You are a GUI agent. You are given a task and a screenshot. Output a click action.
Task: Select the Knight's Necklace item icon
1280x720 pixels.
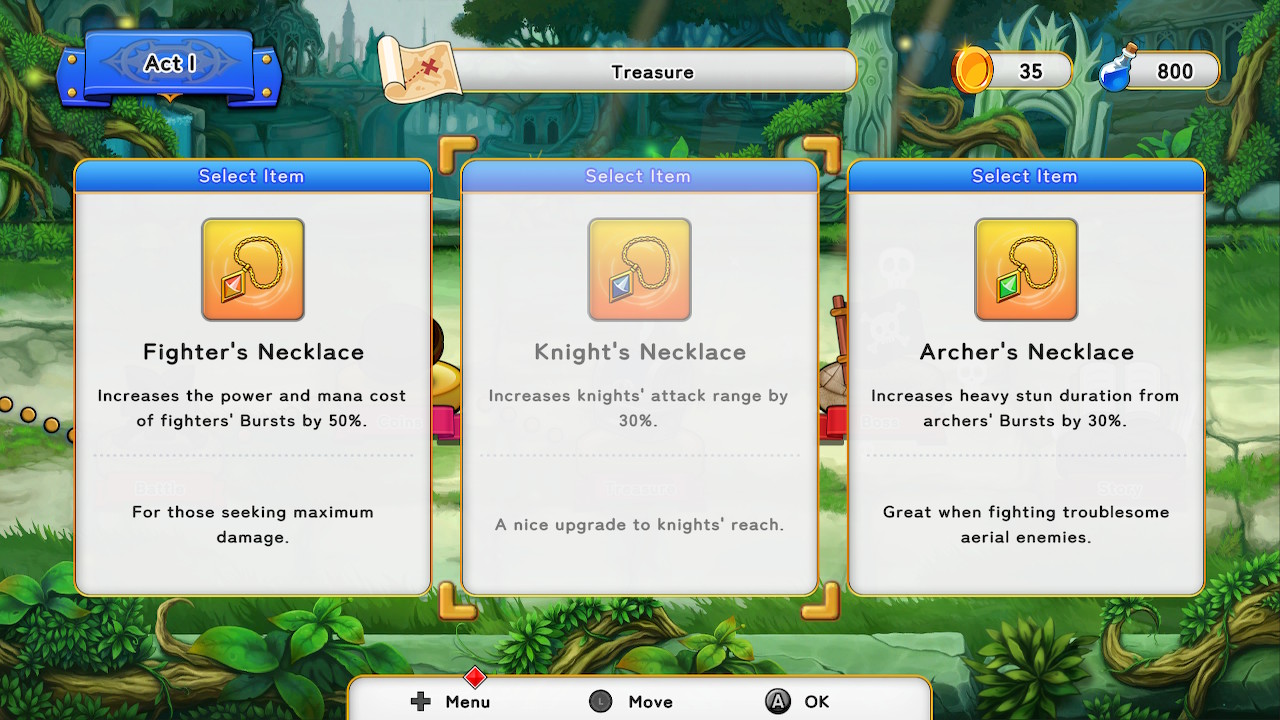tap(638, 268)
